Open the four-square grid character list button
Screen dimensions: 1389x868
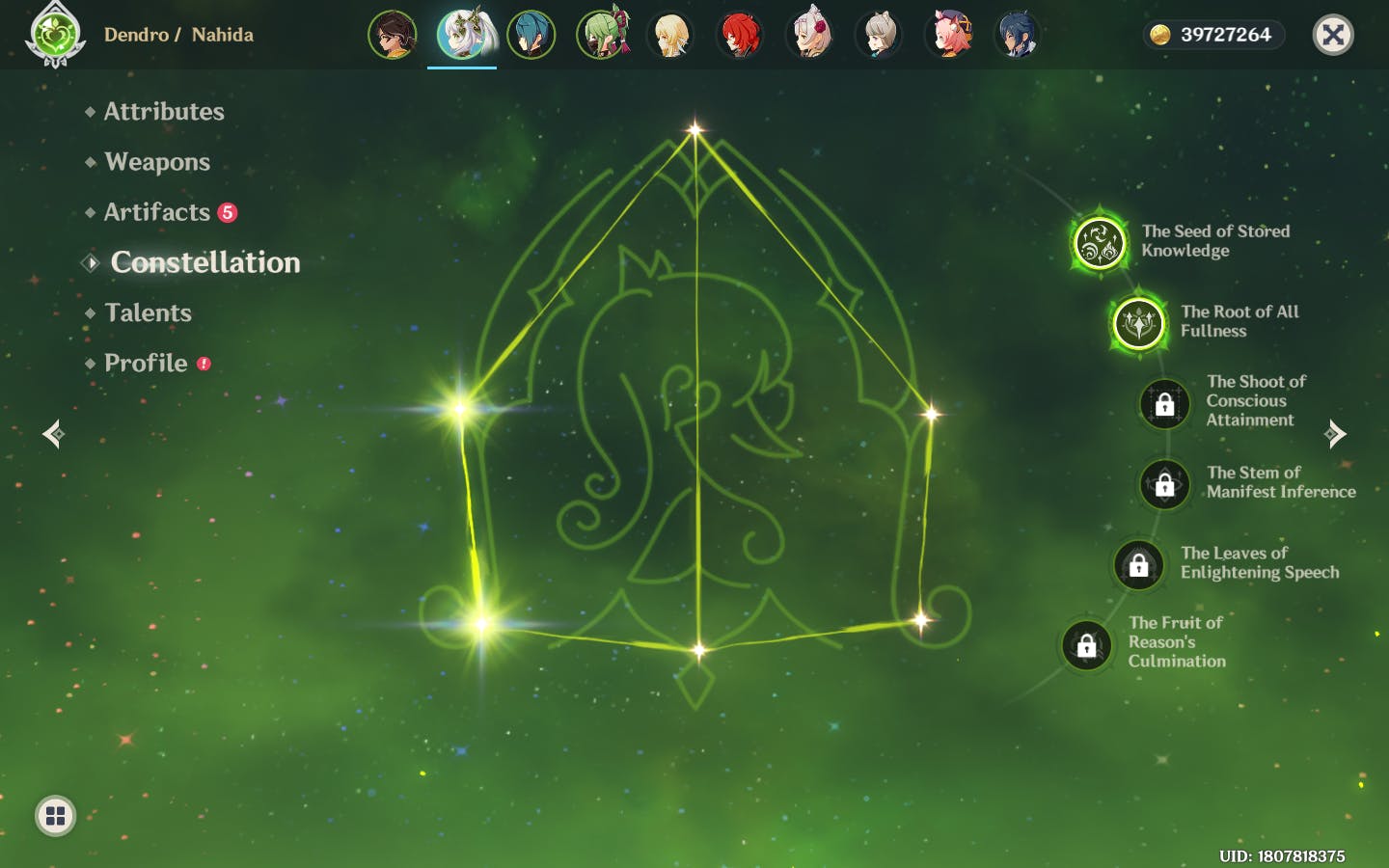(x=55, y=816)
